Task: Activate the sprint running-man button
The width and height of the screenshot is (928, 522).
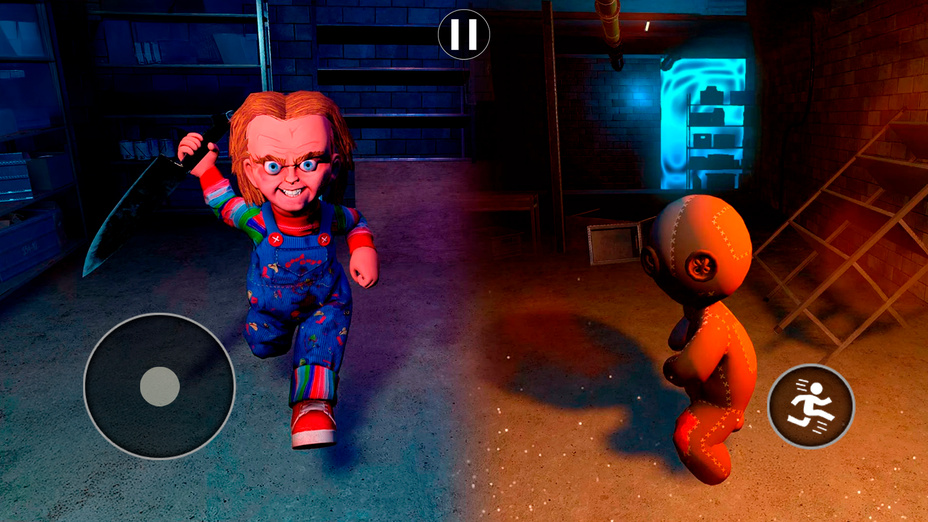Action: [810, 406]
